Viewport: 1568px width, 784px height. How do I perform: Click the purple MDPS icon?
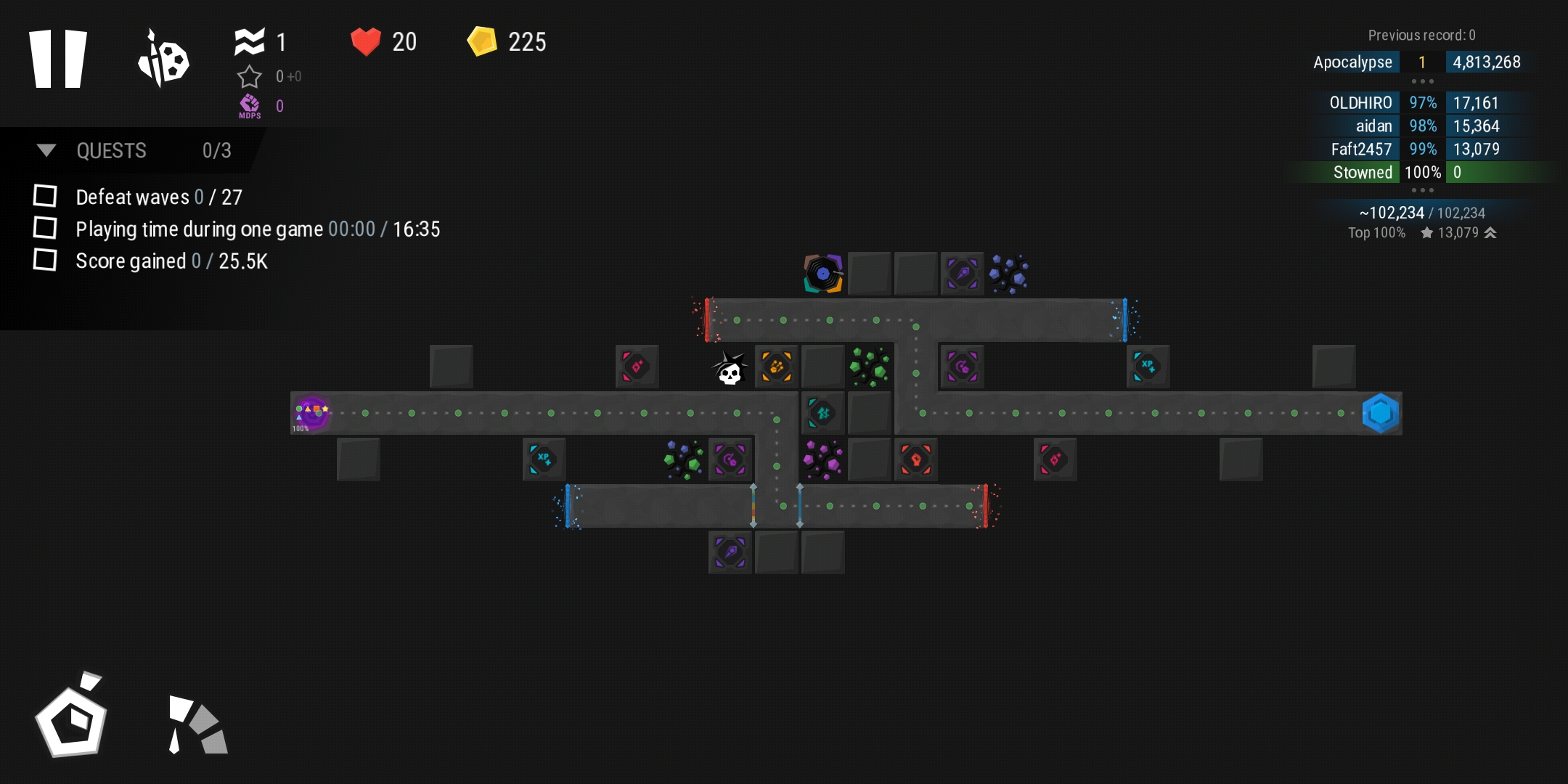250,106
